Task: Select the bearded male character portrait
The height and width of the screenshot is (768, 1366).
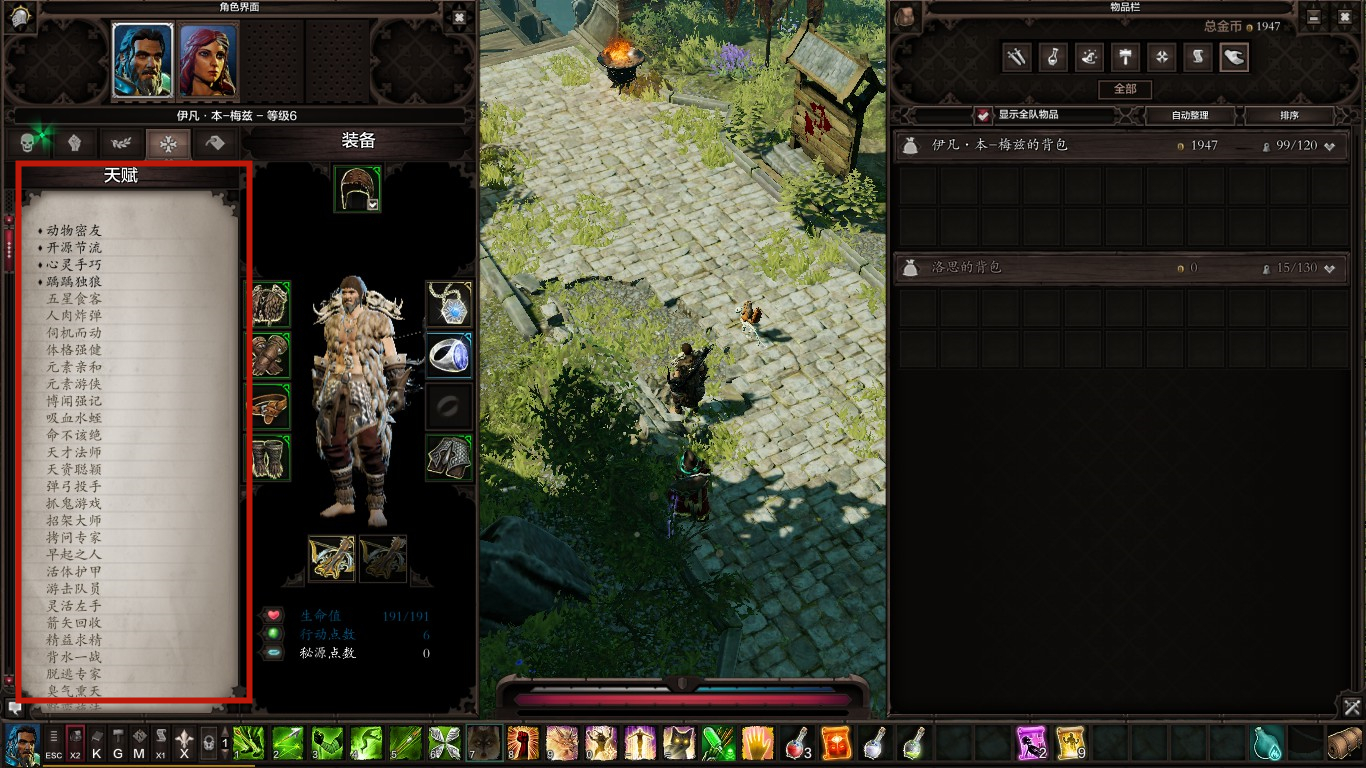Action: (143, 60)
